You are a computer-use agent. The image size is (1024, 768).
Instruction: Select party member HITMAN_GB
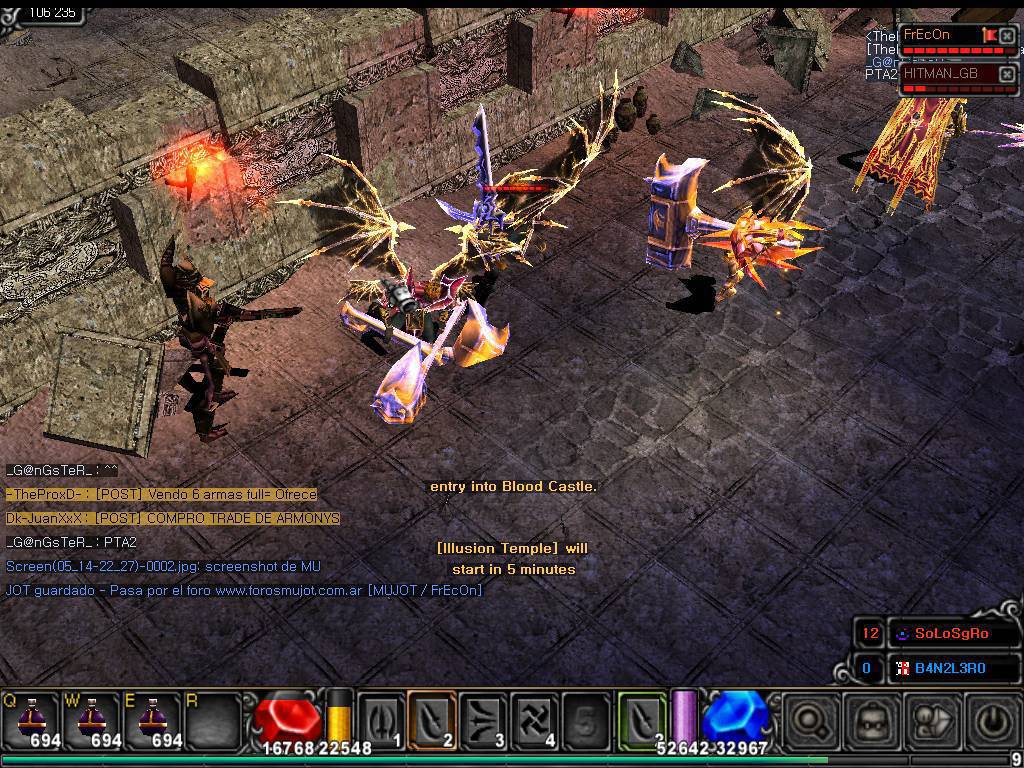[x=942, y=73]
